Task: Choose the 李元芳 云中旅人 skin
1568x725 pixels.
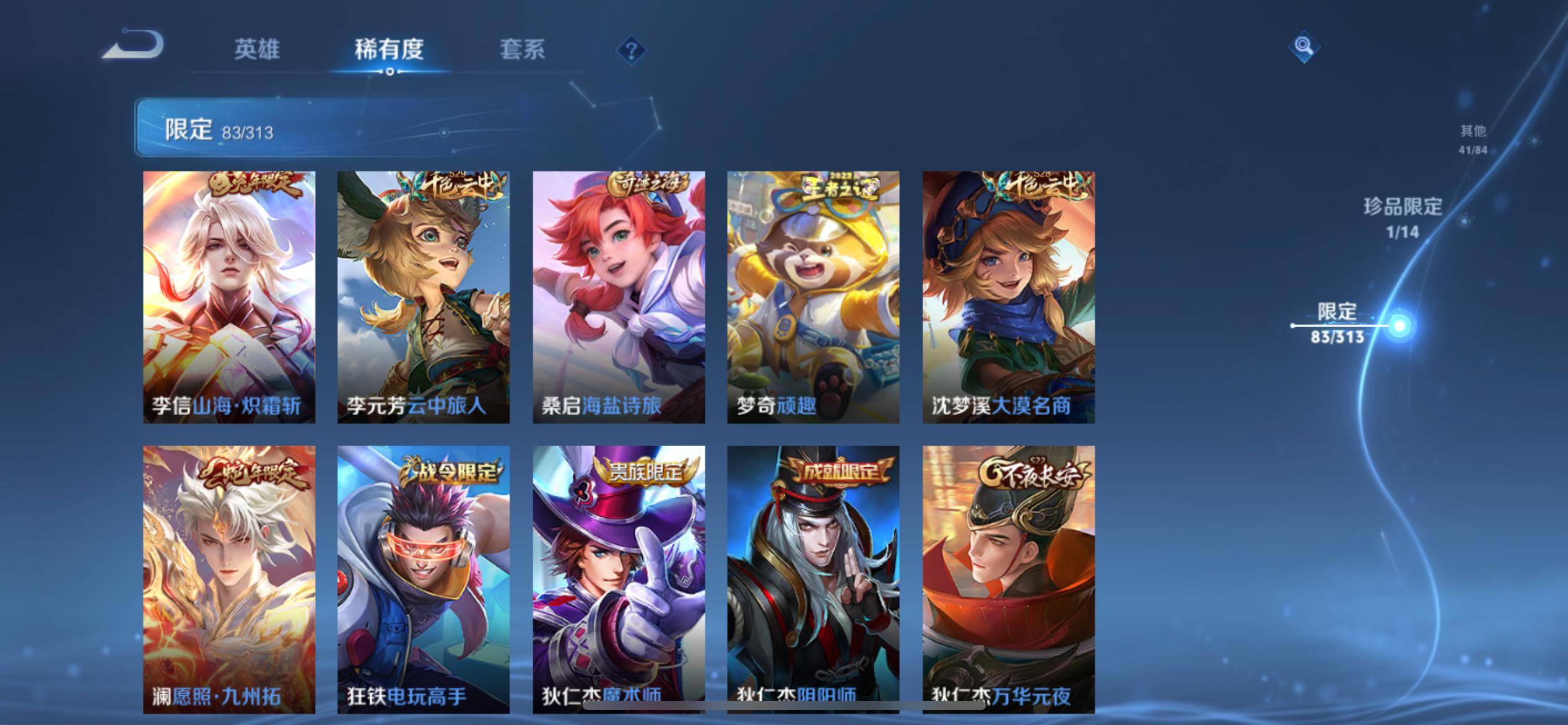Action: 424,297
